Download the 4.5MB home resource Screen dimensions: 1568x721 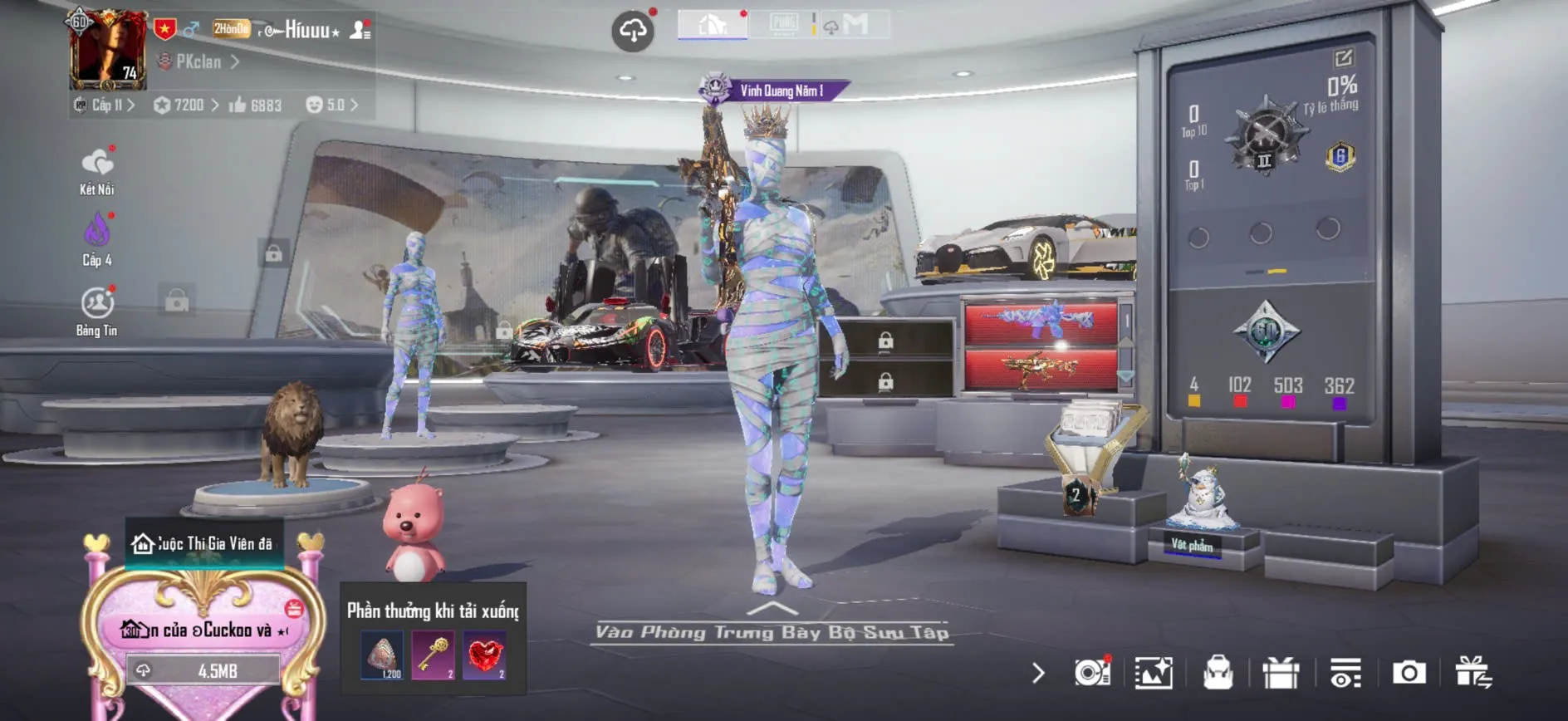pos(203,670)
